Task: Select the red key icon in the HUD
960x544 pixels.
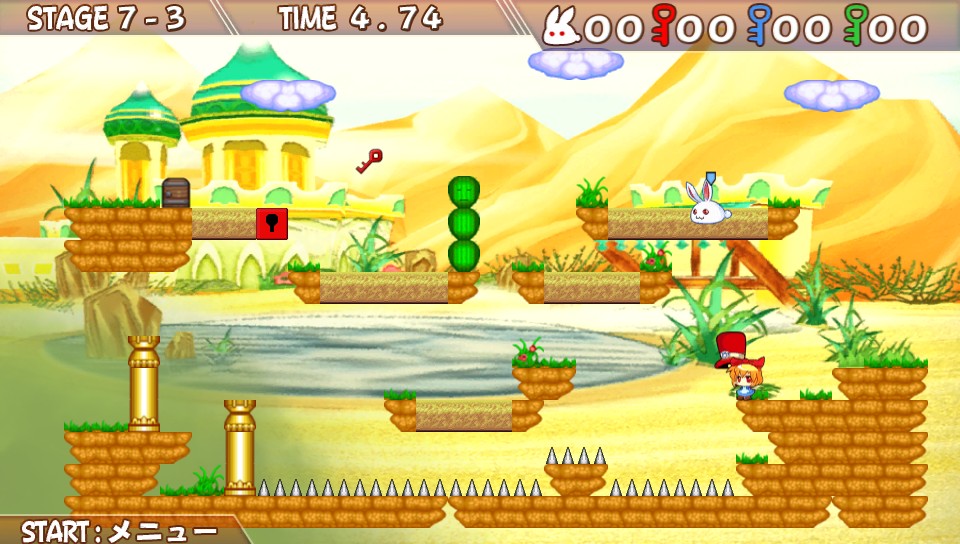Action: click(x=662, y=25)
